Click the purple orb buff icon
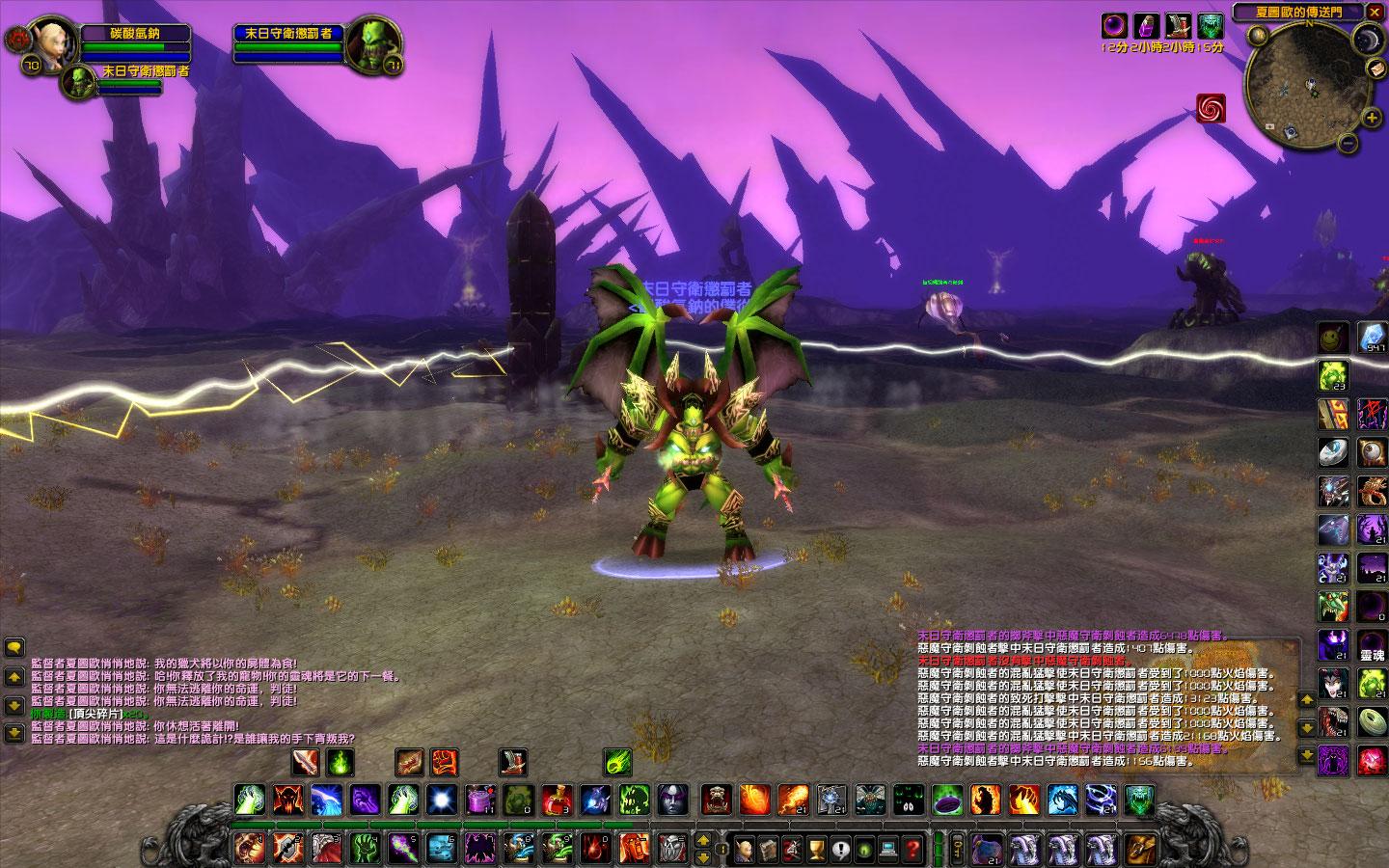Viewport: 1389px width, 868px height. pos(1114,25)
